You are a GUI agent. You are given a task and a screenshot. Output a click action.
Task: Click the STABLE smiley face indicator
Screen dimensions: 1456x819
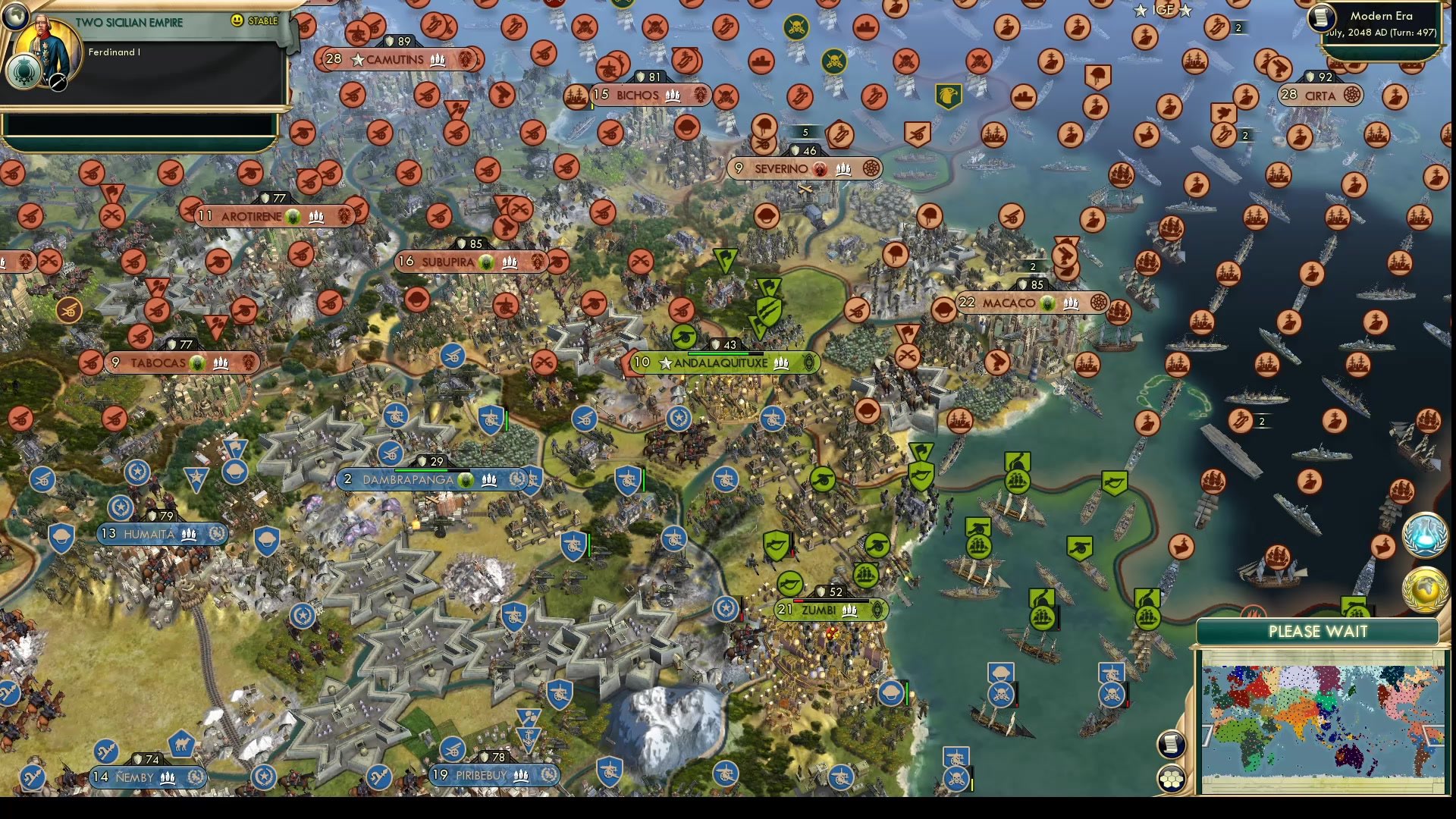point(237,20)
